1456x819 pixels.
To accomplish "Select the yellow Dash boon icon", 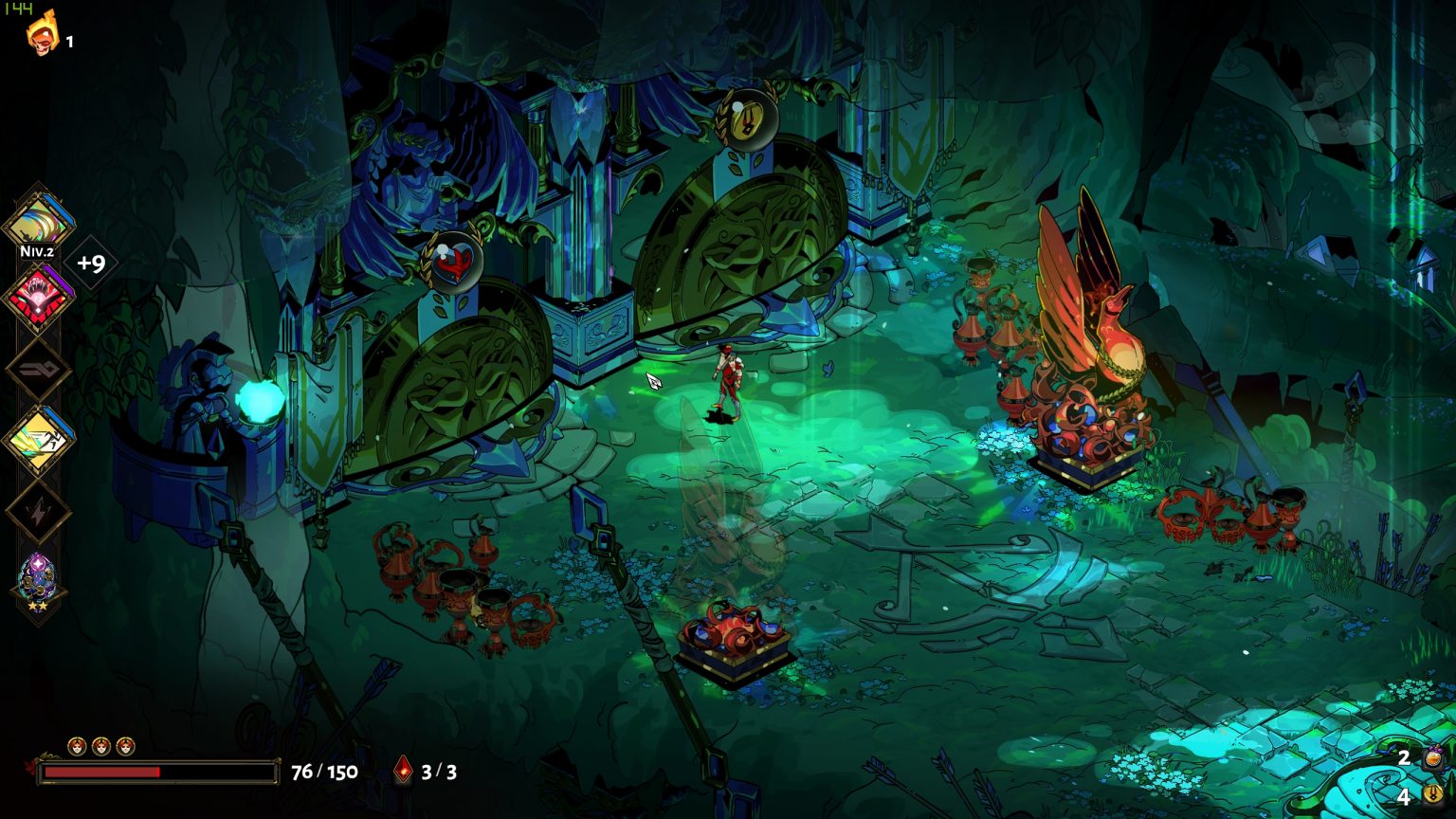I will tap(40, 436).
